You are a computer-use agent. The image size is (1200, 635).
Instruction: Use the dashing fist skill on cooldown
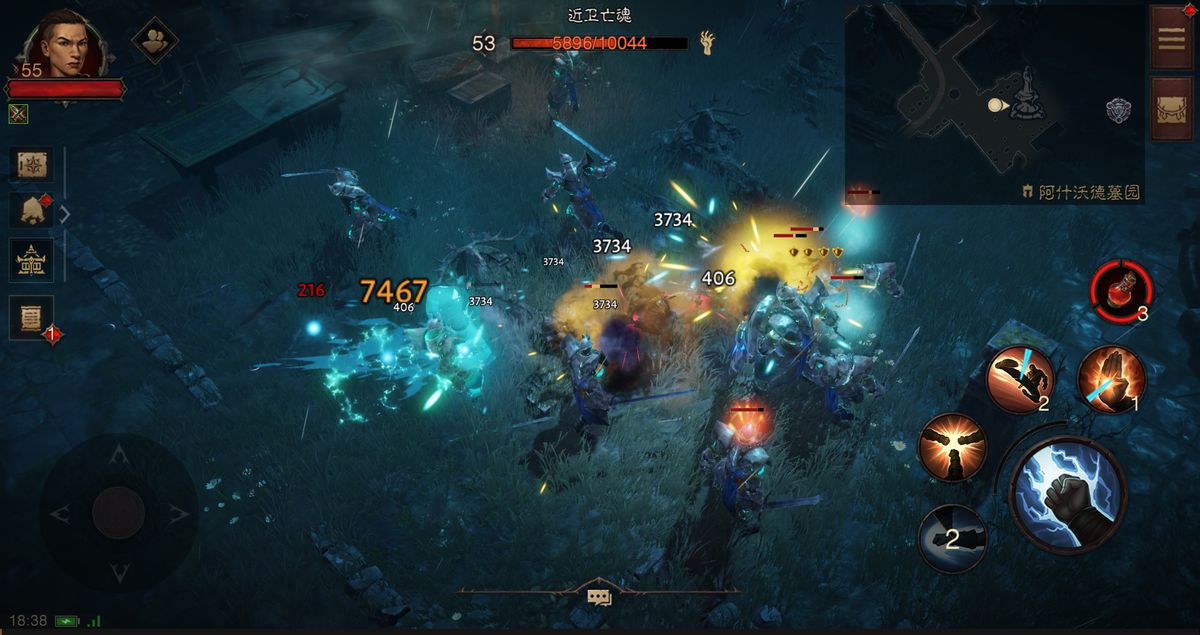click(x=952, y=538)
